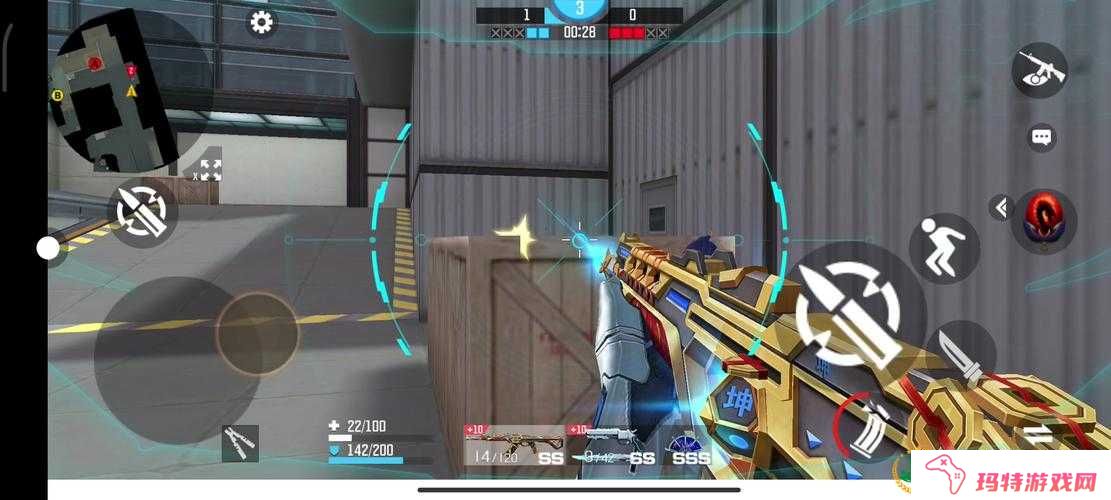Screen dimensions: 1111x500
Task: Activate the red demon eye skill
Action: (1044, 218)
